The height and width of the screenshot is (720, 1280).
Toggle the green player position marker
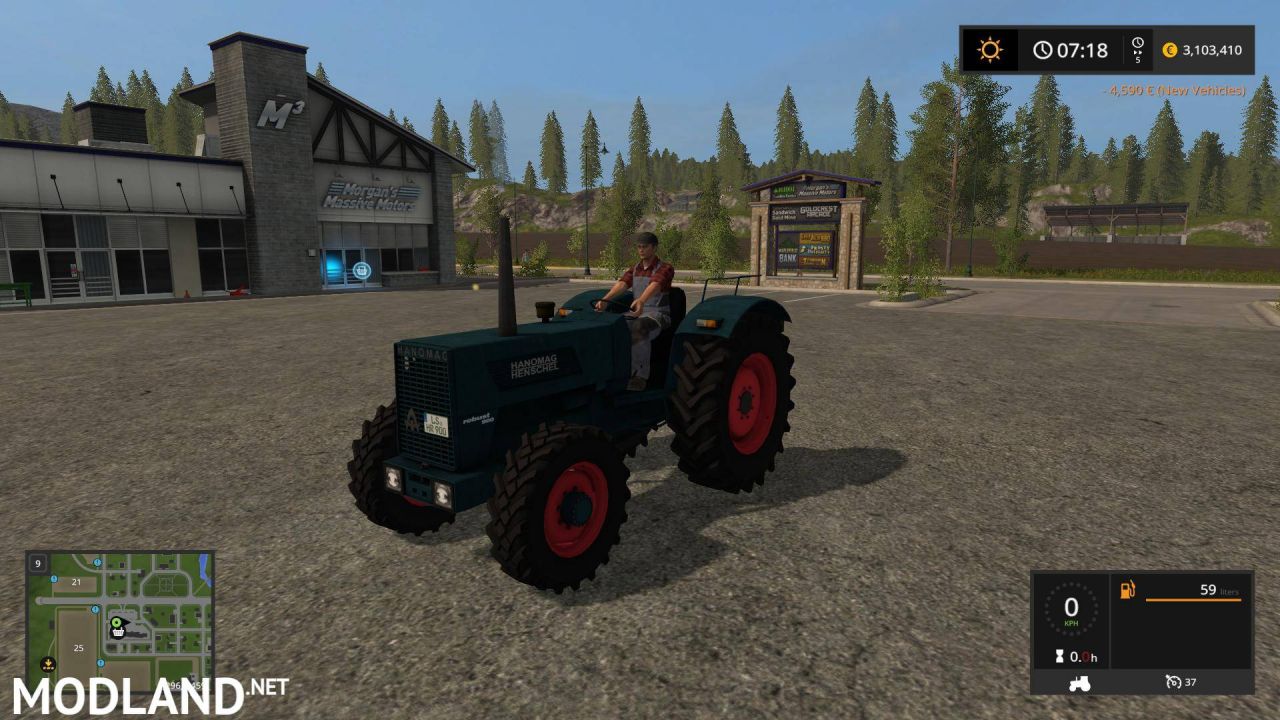pyautogui.click(x=116, y=622)
